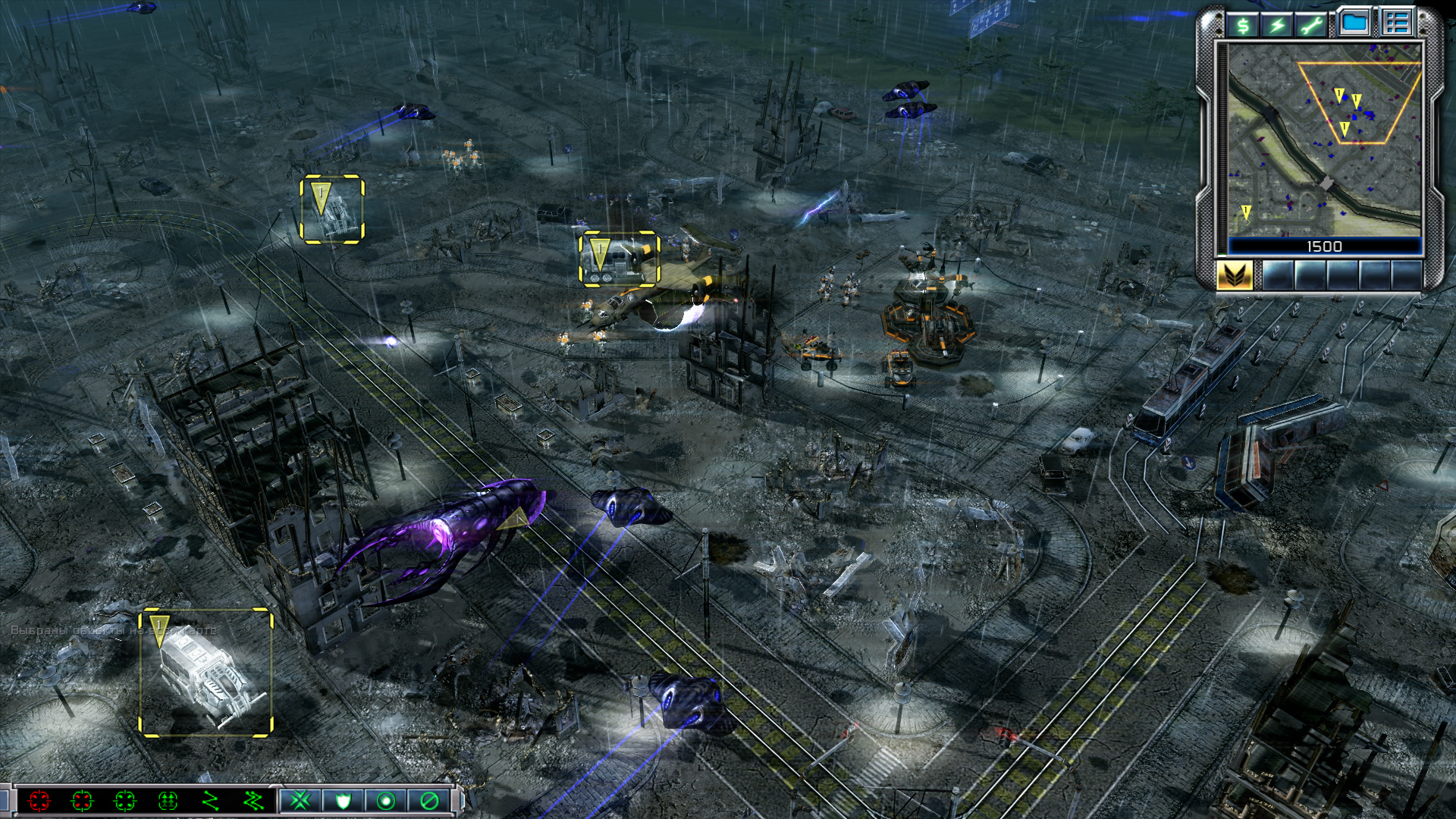Screen dimensions: 1456x819
Task: Activate the single green zigzag path icon
Action: click(x=211, y=801)
